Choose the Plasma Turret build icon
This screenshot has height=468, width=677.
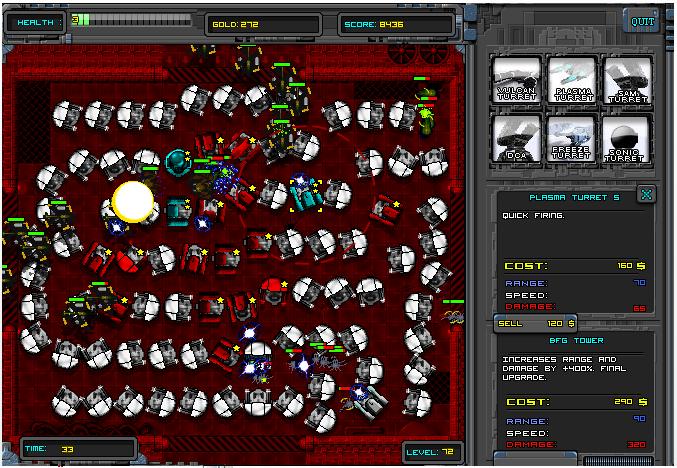coord(572,79)
